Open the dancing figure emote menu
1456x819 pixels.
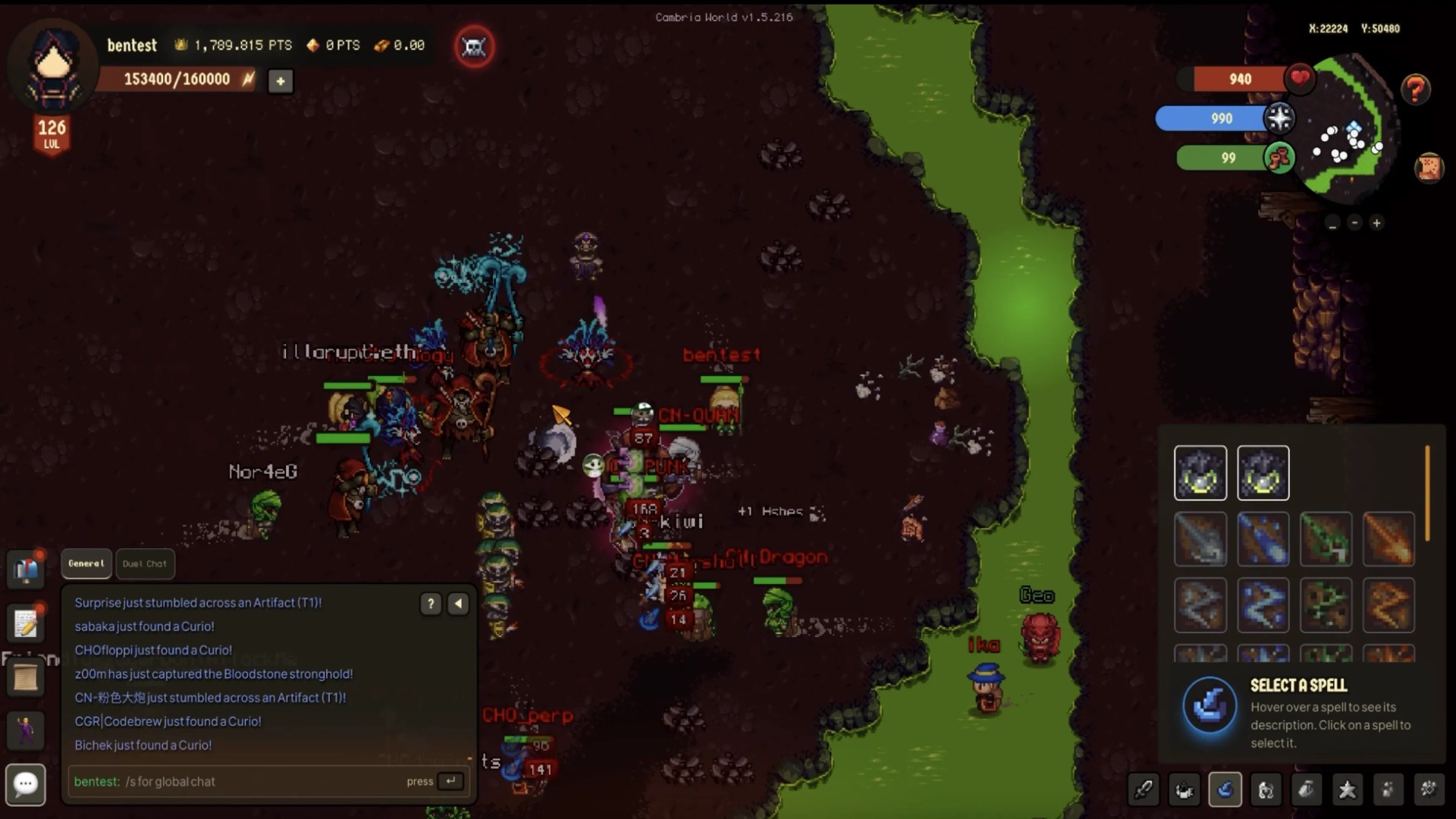pyautogui.click(x=26, y=730)
